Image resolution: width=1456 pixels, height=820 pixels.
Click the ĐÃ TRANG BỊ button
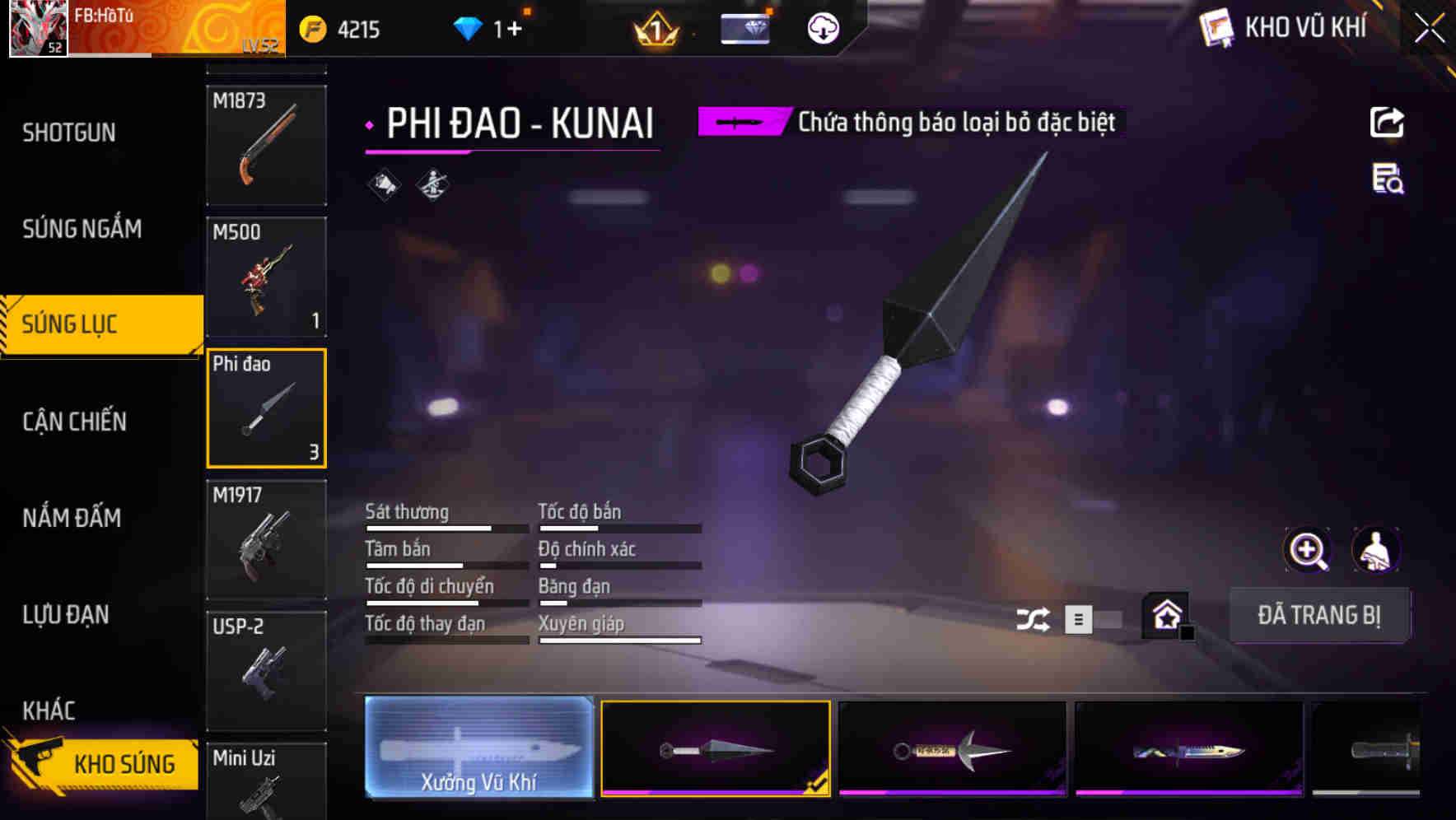1319,614
